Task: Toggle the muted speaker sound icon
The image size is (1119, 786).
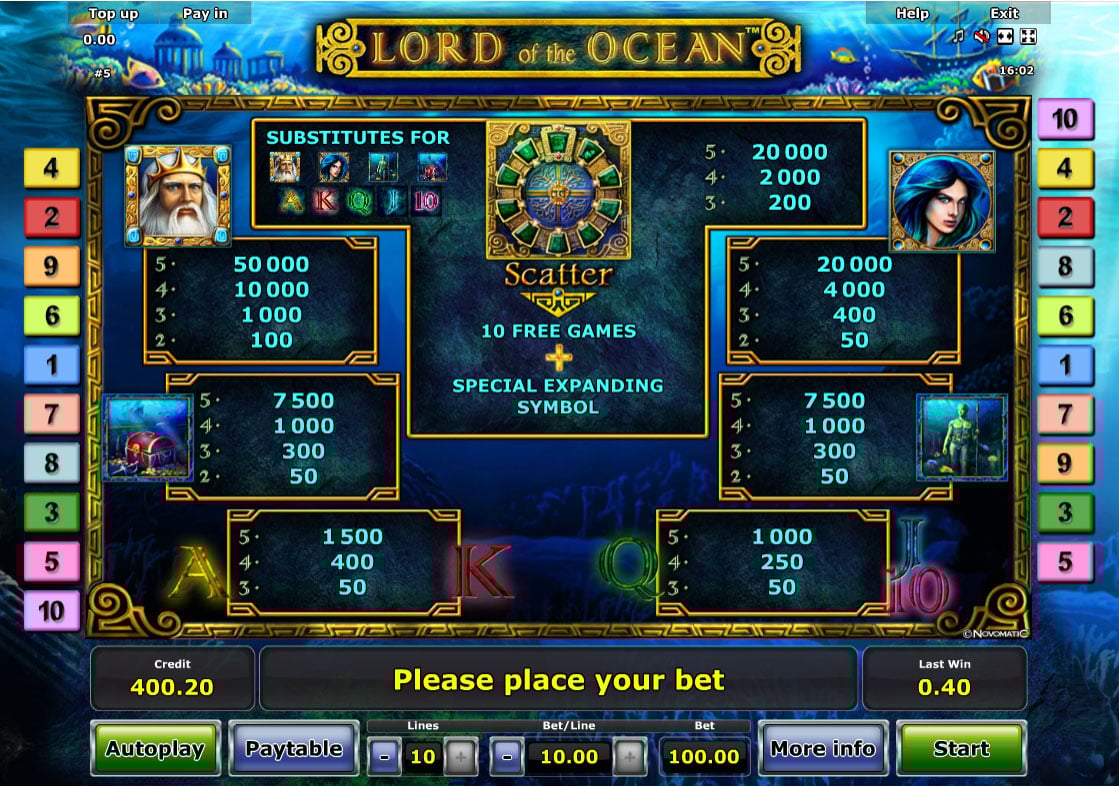Action: point(981,37)
